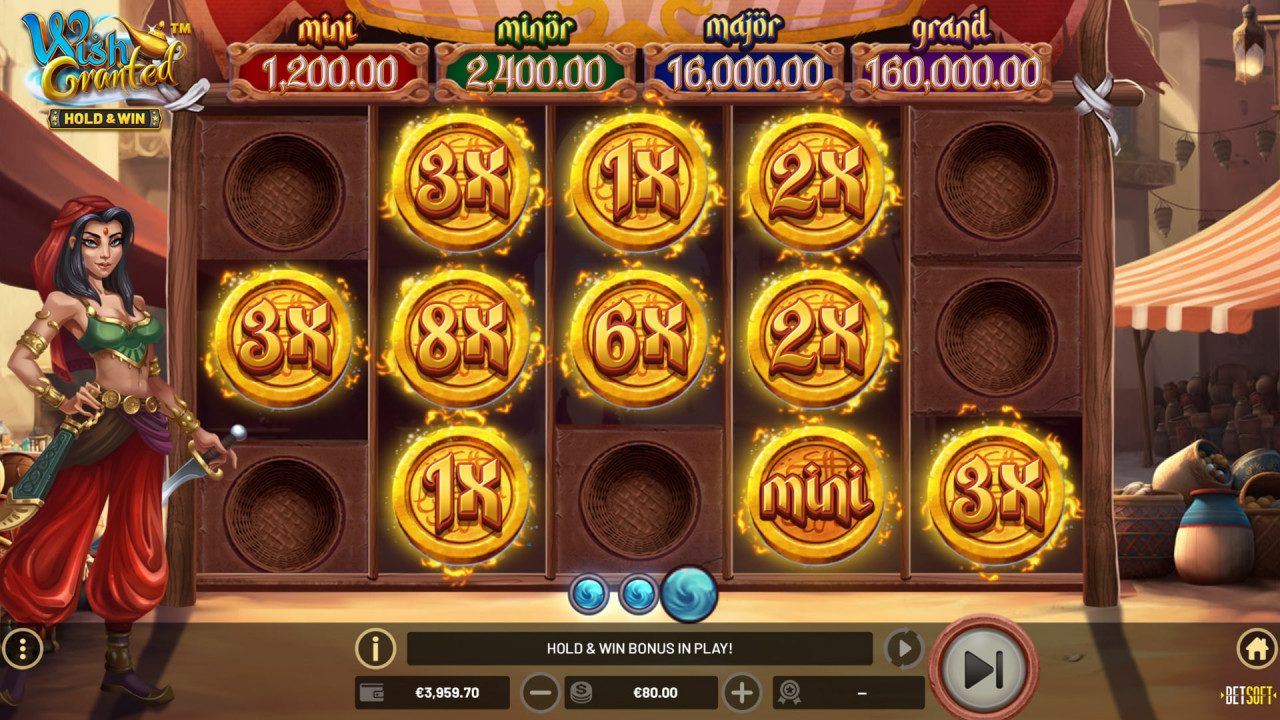
Task: Click the award ribbon icon near the dash
Action: coord(792,690)
